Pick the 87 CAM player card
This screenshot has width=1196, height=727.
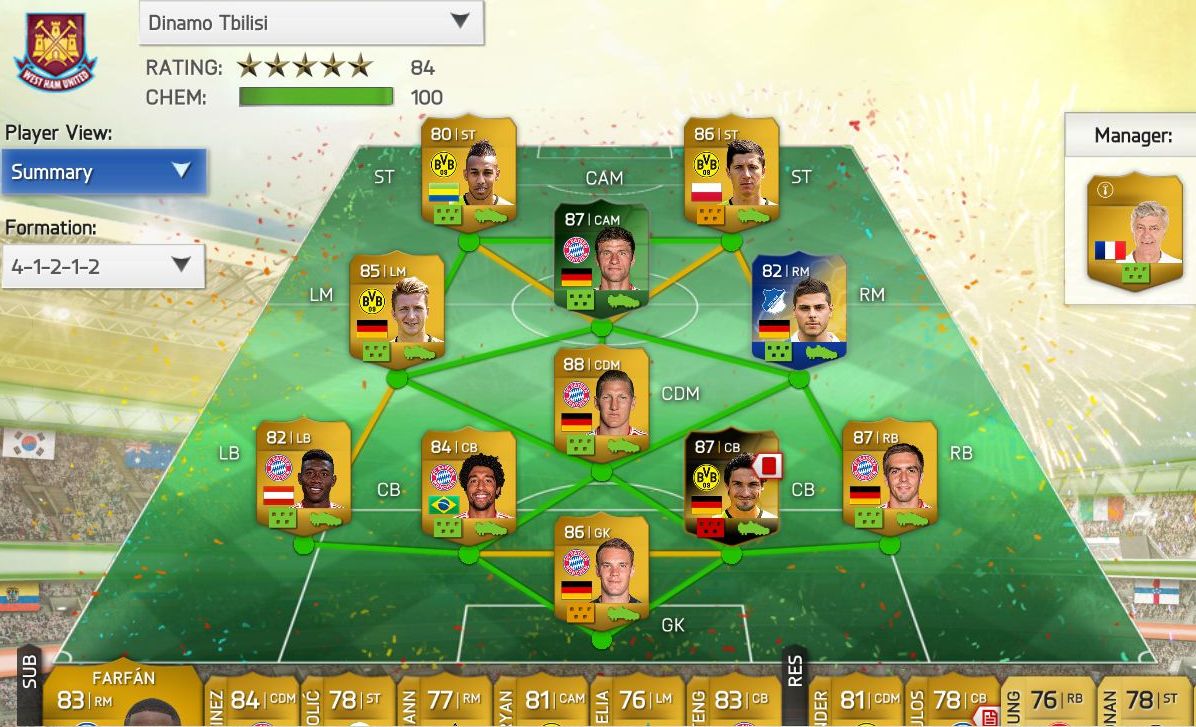pyautogui.click(x=601, y=259)
